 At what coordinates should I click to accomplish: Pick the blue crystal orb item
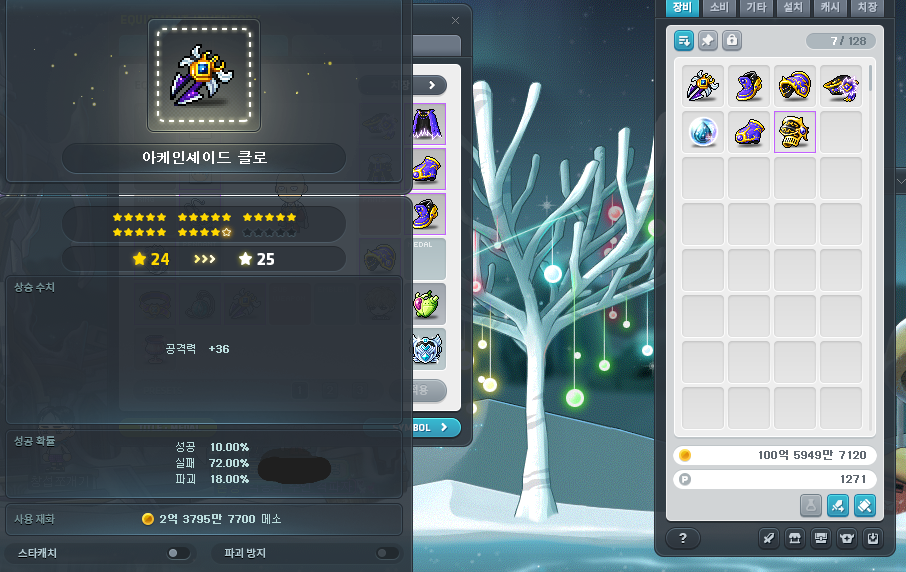click(703, 131)
